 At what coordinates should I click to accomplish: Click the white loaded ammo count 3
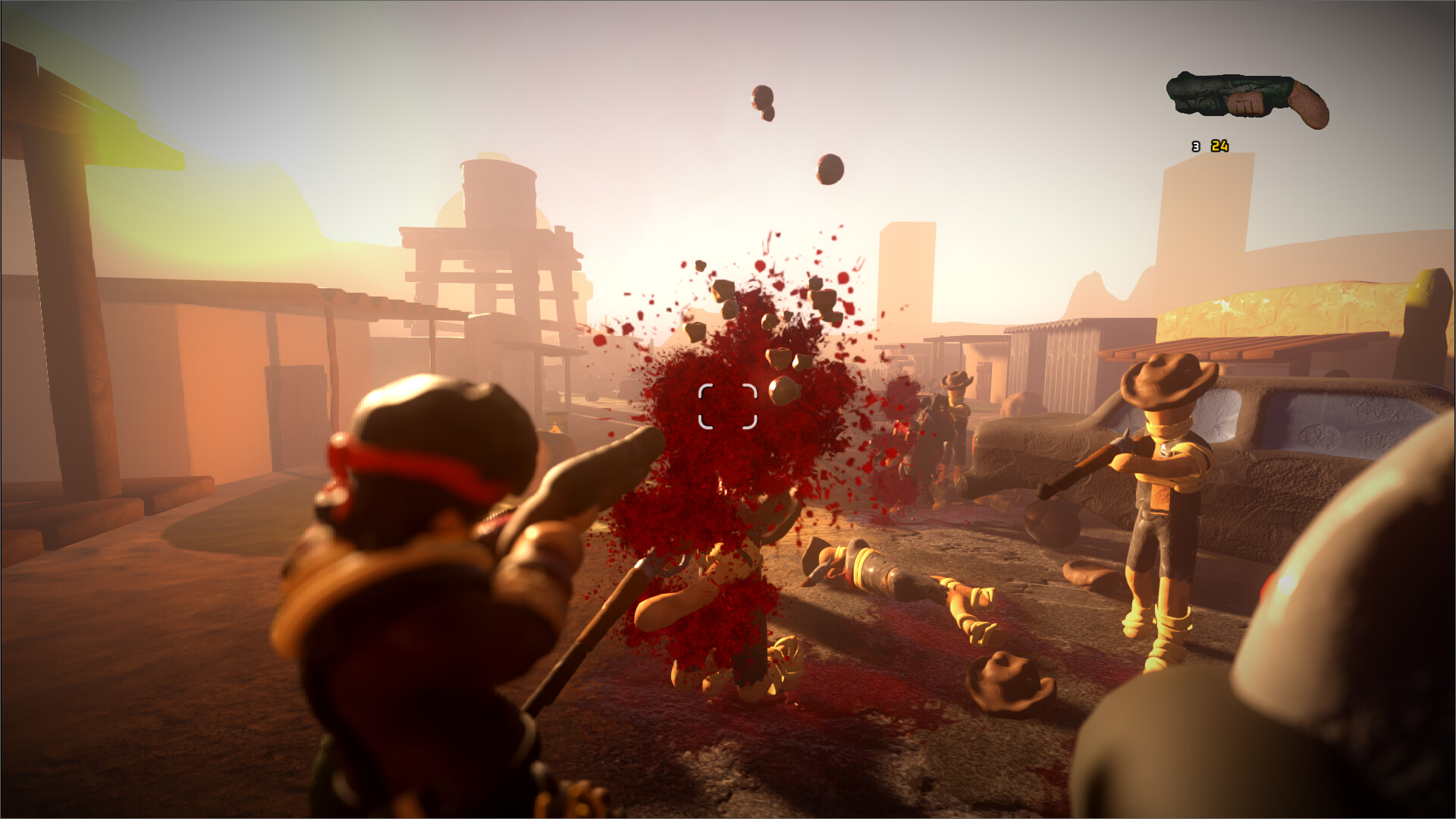(x=1195, y=147)
